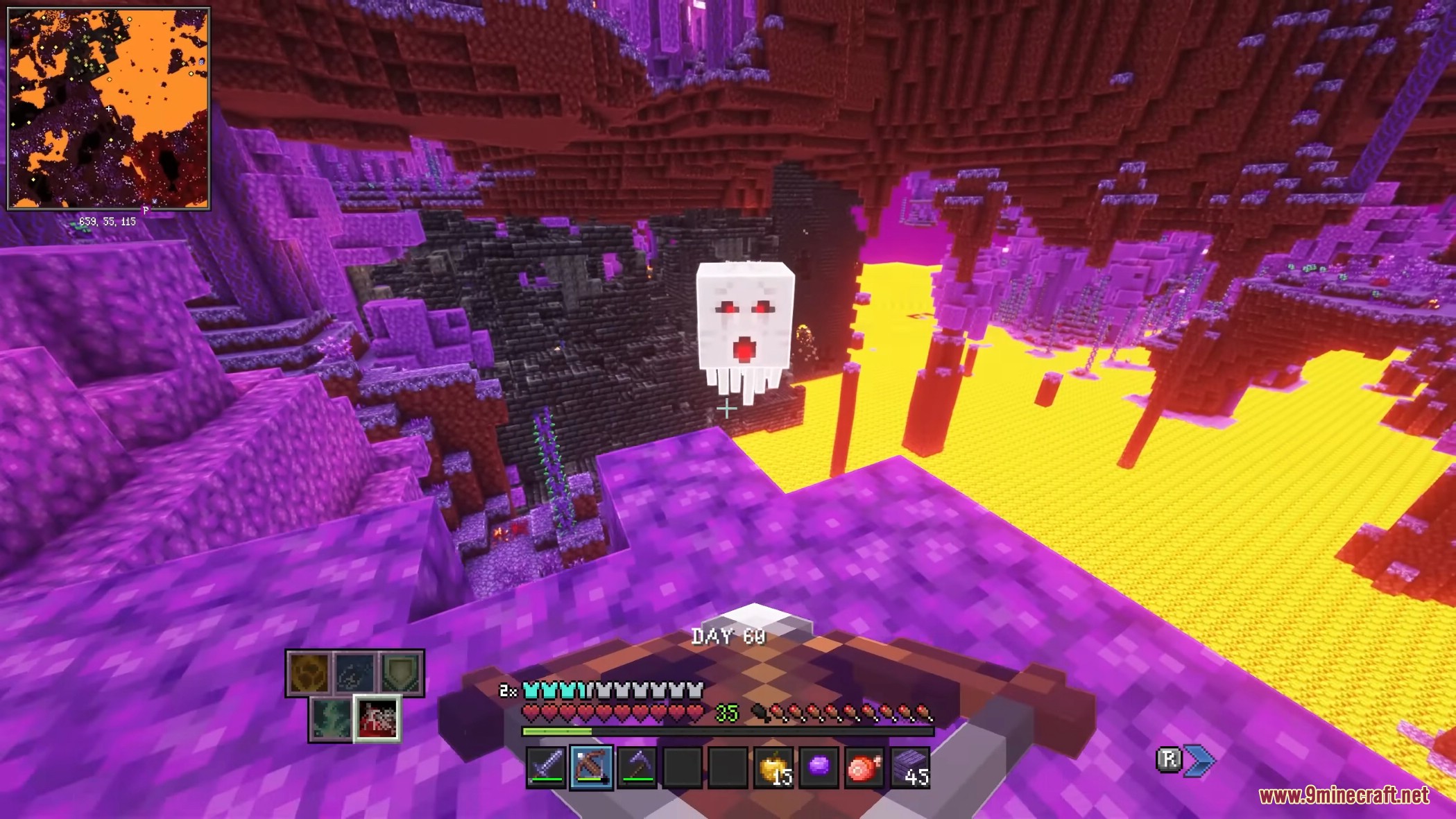Activate the highlighted red ability icon
This screenshot has width=1456, height=819.
pos(377,718)
